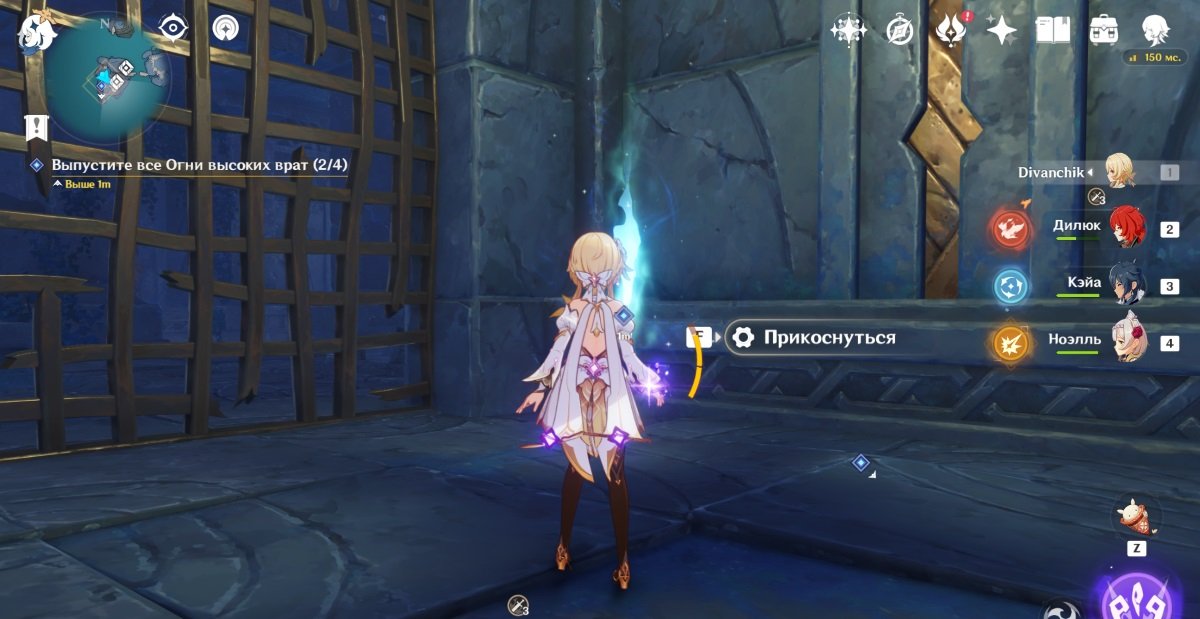
Task: Open the character head profile screen
Action: click(1156, 30)
